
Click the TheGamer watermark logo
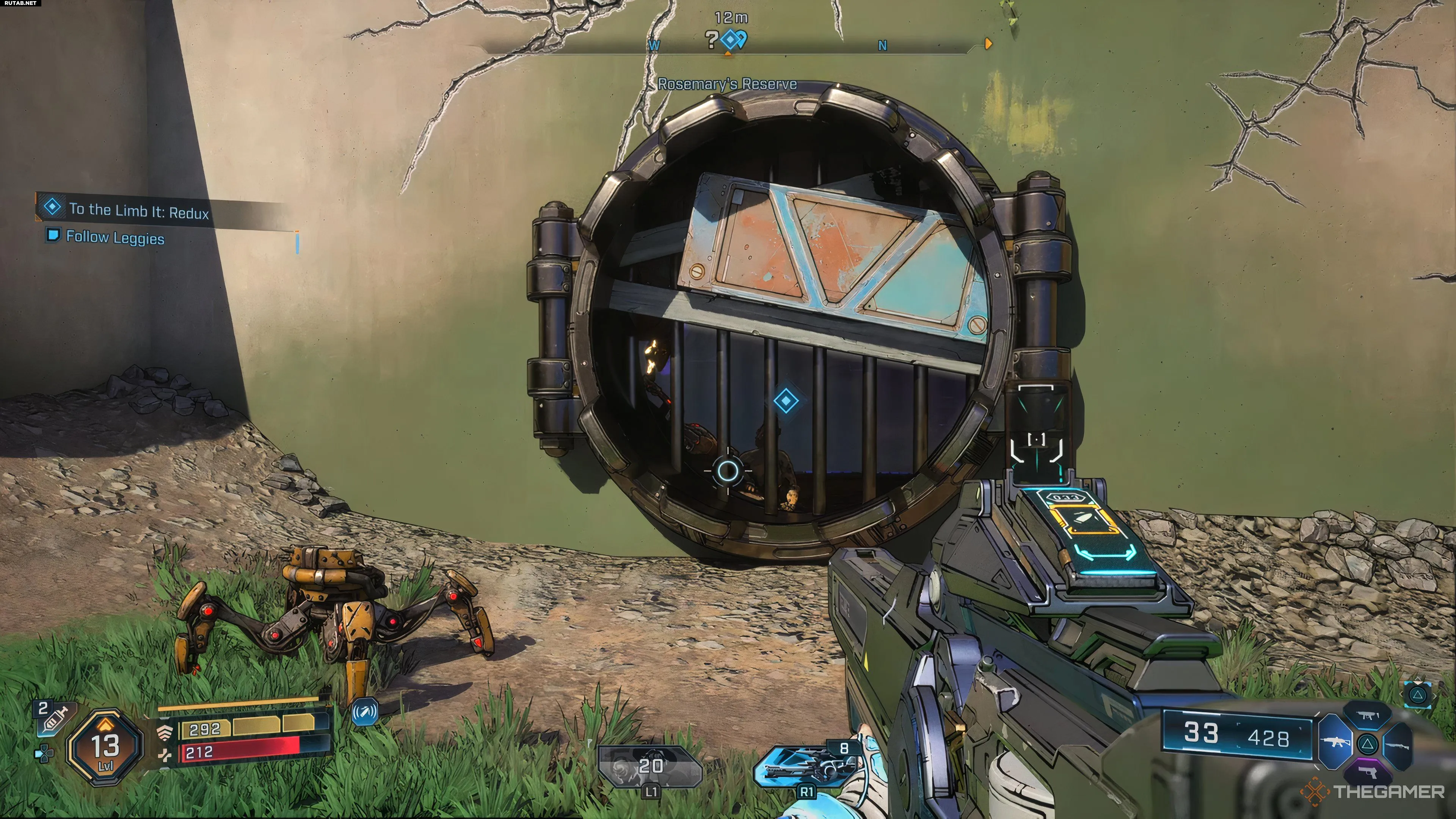point(1374,791)
